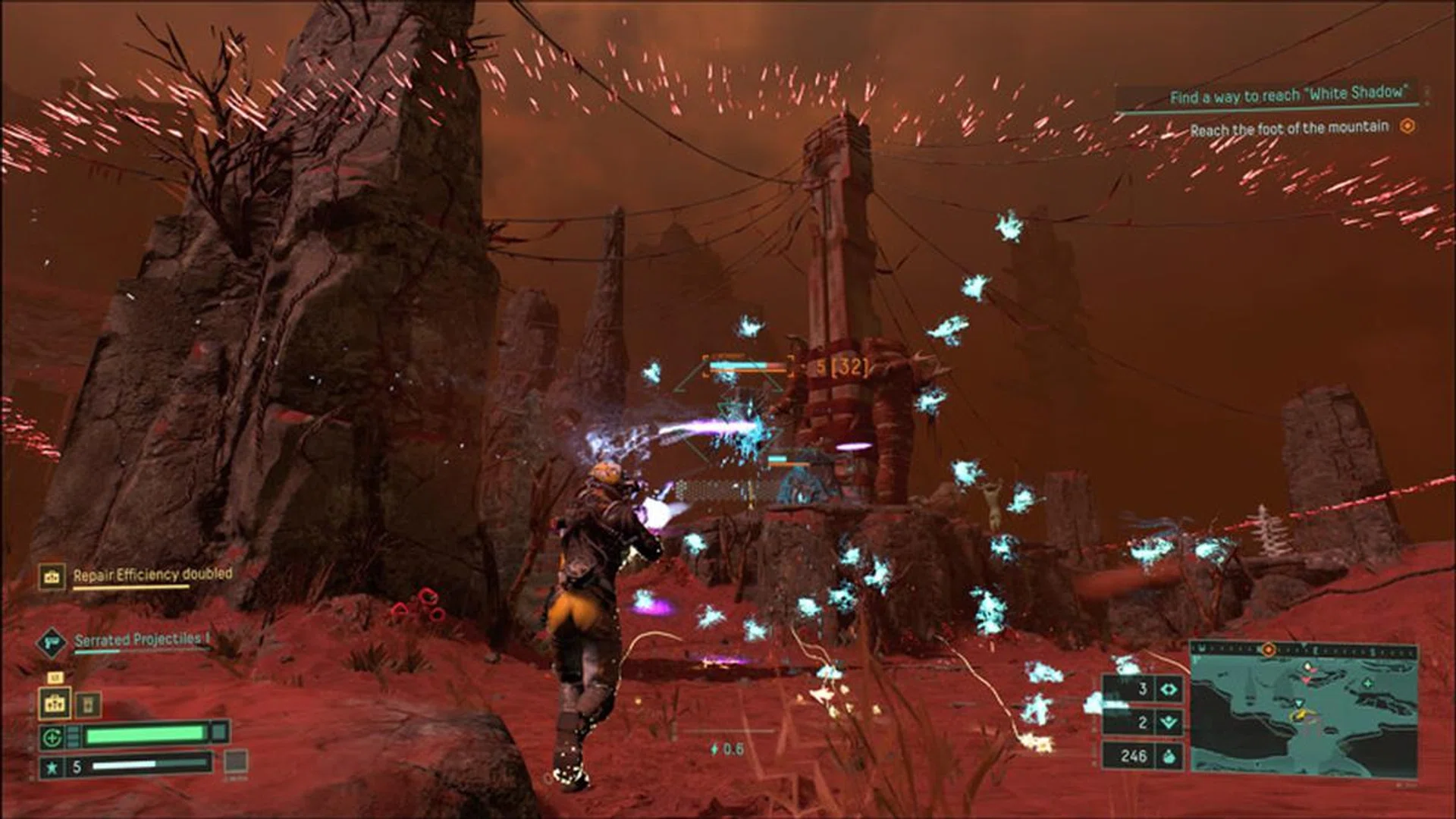
Task: Click the orange objective marker on the compass
Action: pyautogui.click(x=1267, y=650)
